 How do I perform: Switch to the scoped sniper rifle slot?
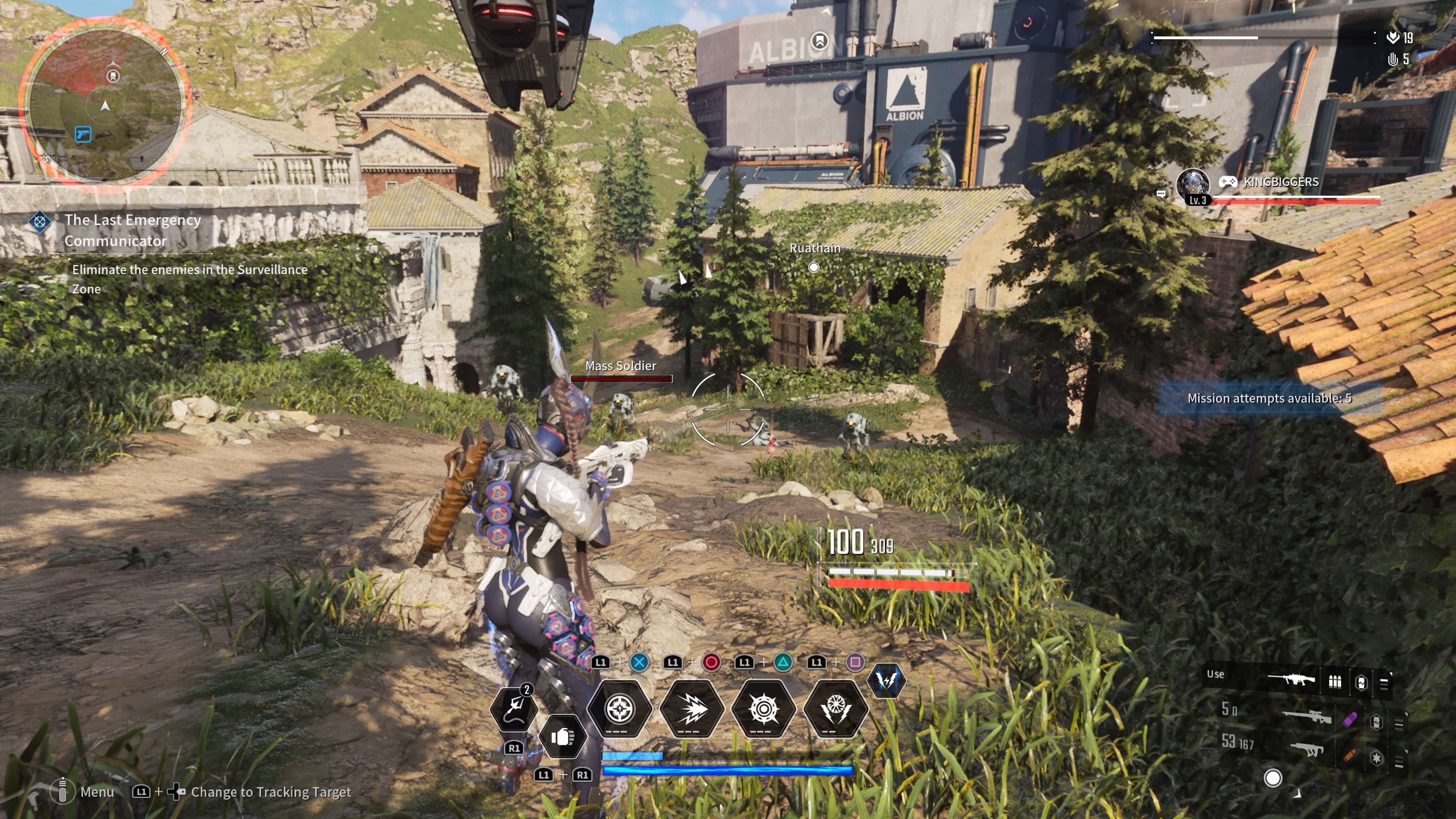[x=1306, y=718]
